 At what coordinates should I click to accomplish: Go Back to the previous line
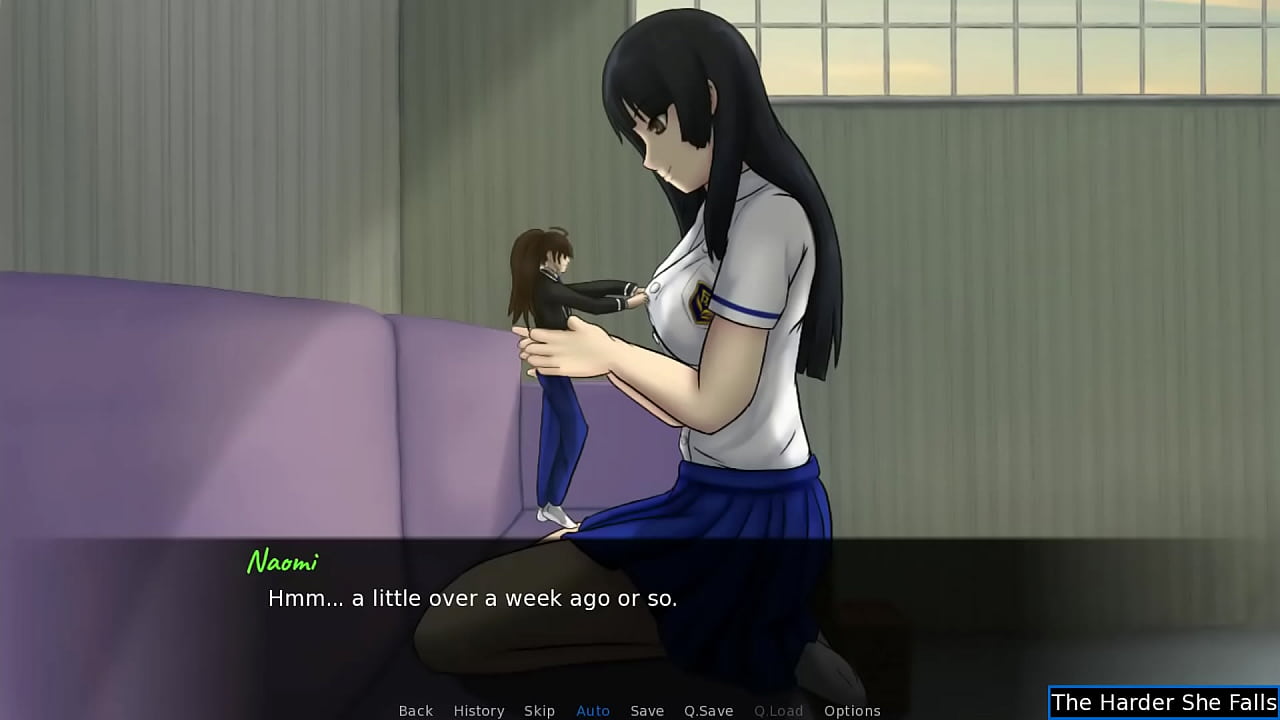[x=415, y=711]
